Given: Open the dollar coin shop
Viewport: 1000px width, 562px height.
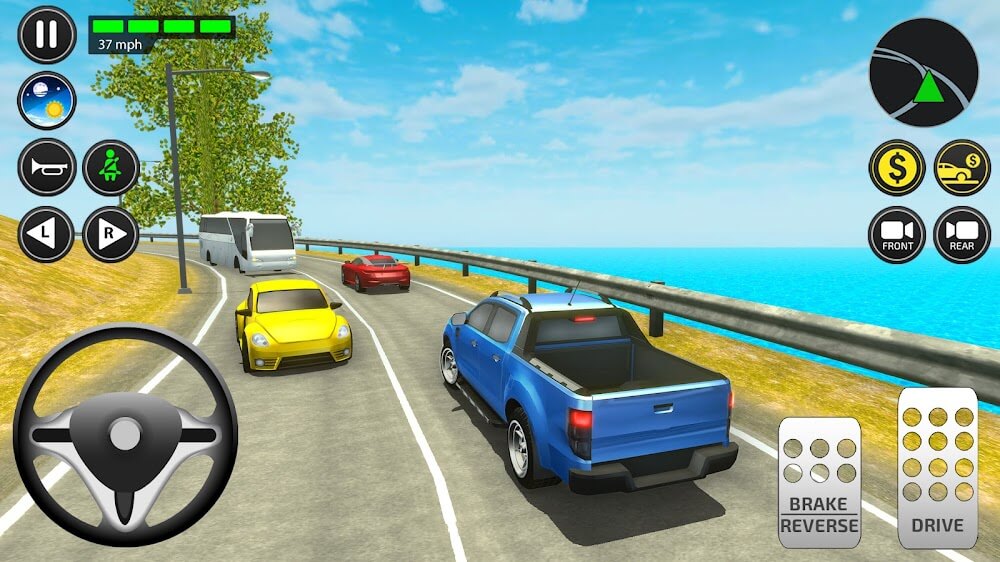Looking at the screenshot, I should (x=896, y=167).
